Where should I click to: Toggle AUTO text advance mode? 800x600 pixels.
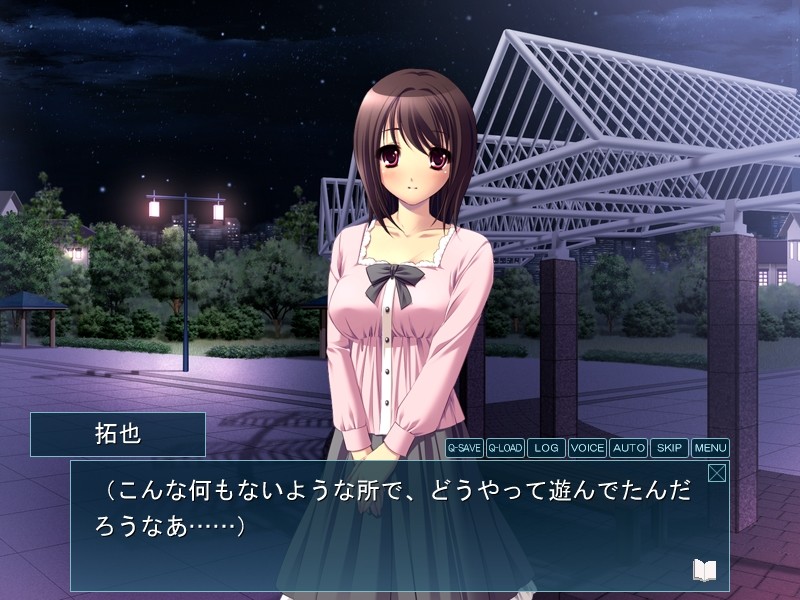(628, 448)
